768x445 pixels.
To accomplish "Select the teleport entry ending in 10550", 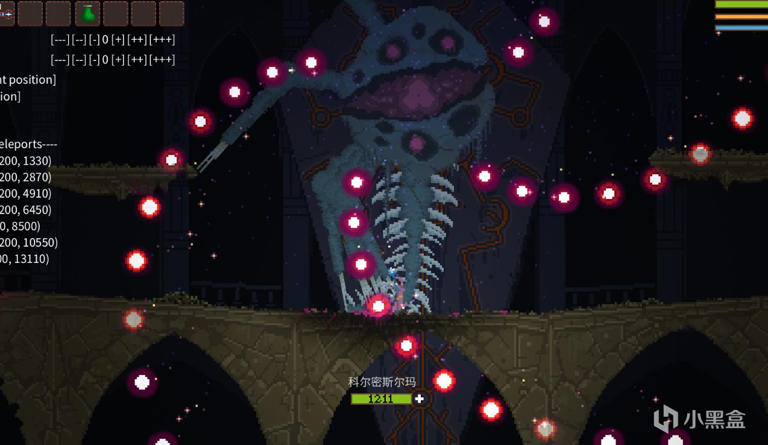I will pyautogui.click(x=29, y=242).
